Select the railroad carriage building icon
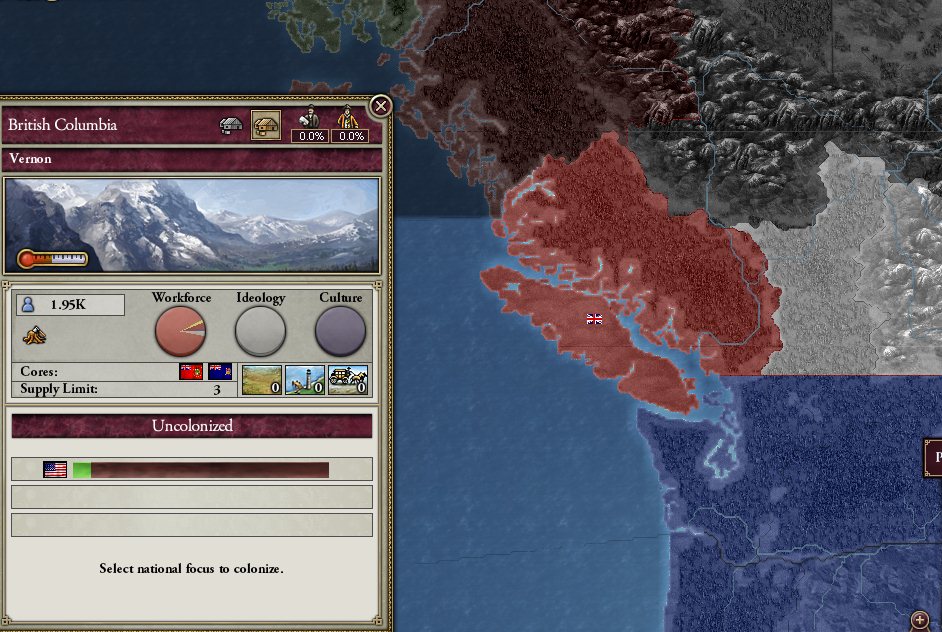The width and height of the screenshot is (942, 632). coord(347,380)
